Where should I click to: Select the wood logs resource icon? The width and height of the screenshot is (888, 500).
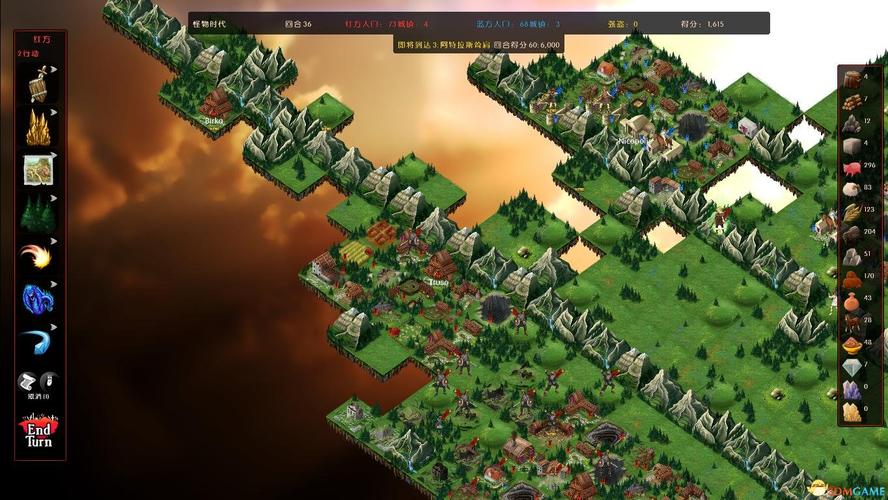852,101
